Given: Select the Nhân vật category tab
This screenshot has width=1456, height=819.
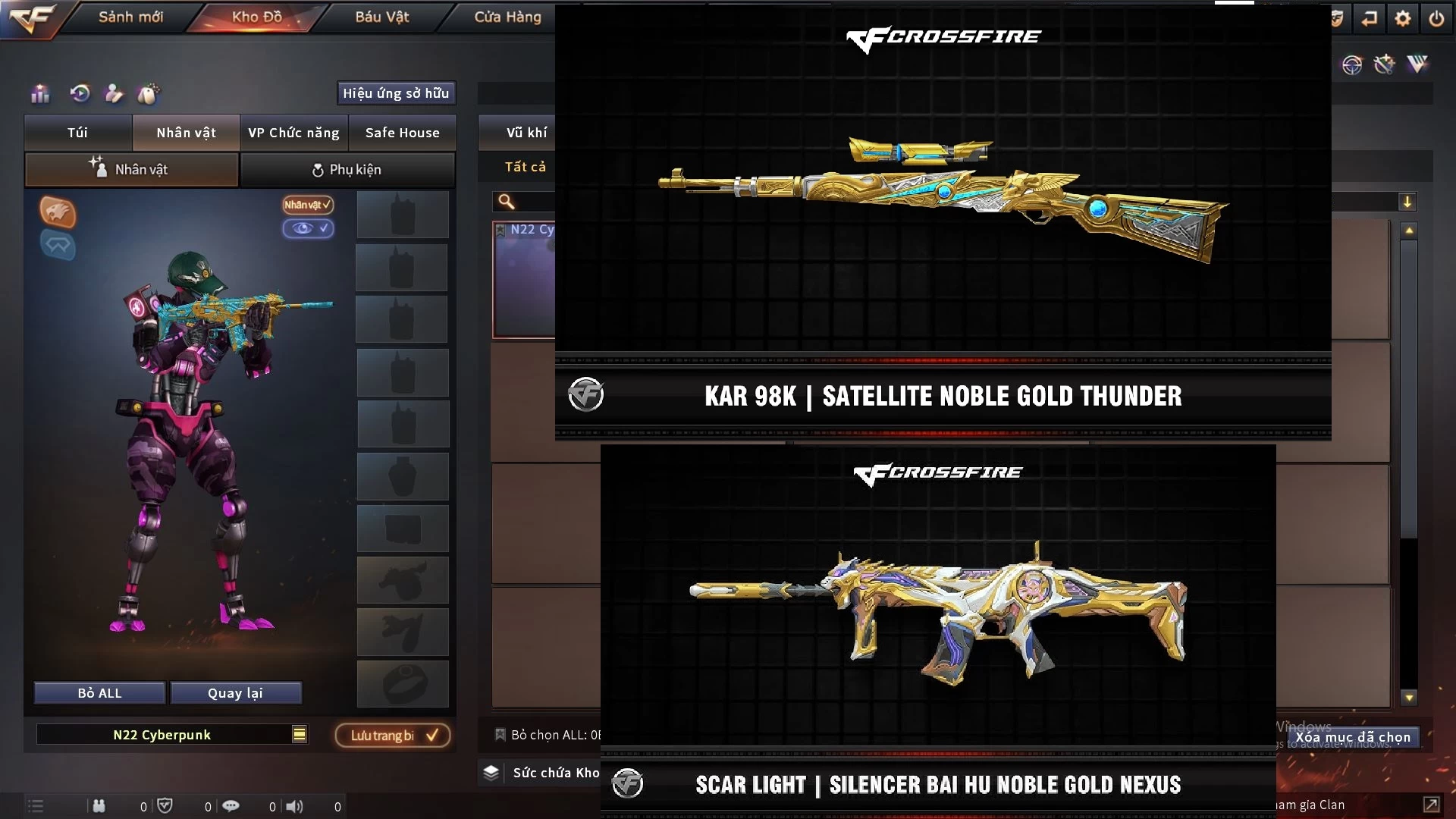Looking at the screenshot, I should (186, 133).
